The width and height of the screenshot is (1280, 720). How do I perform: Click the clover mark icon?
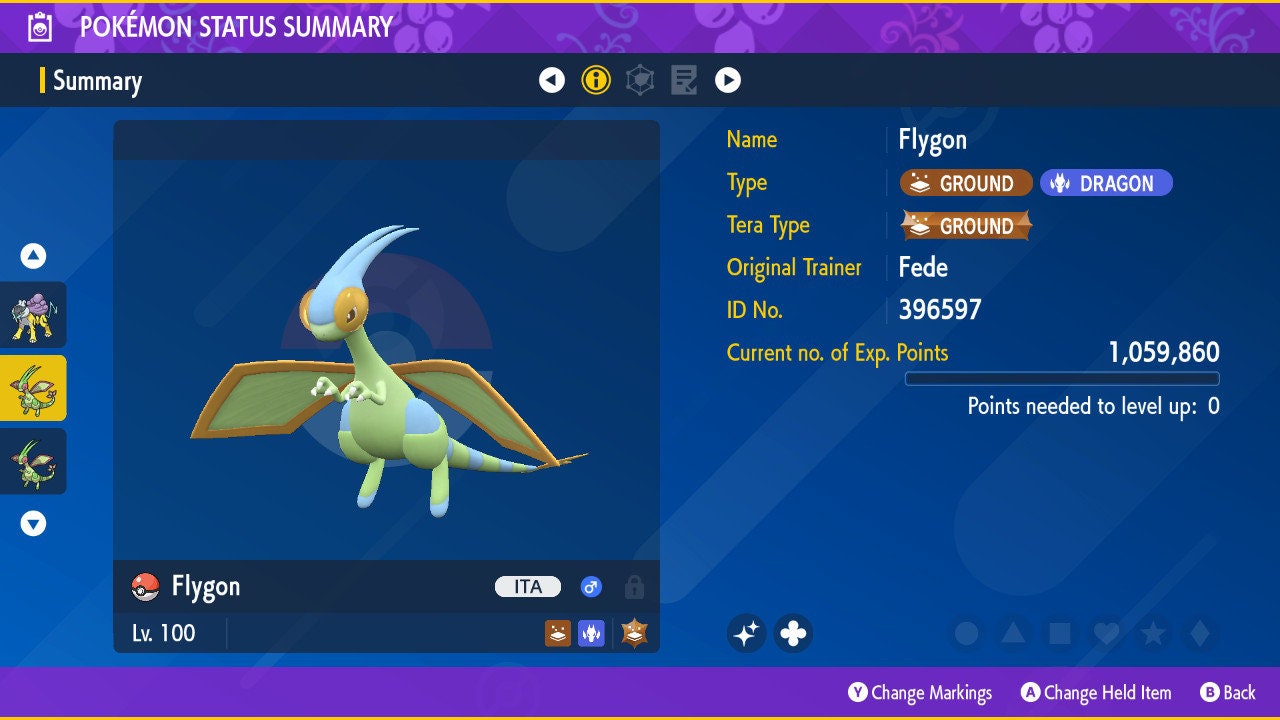(793, 633)
